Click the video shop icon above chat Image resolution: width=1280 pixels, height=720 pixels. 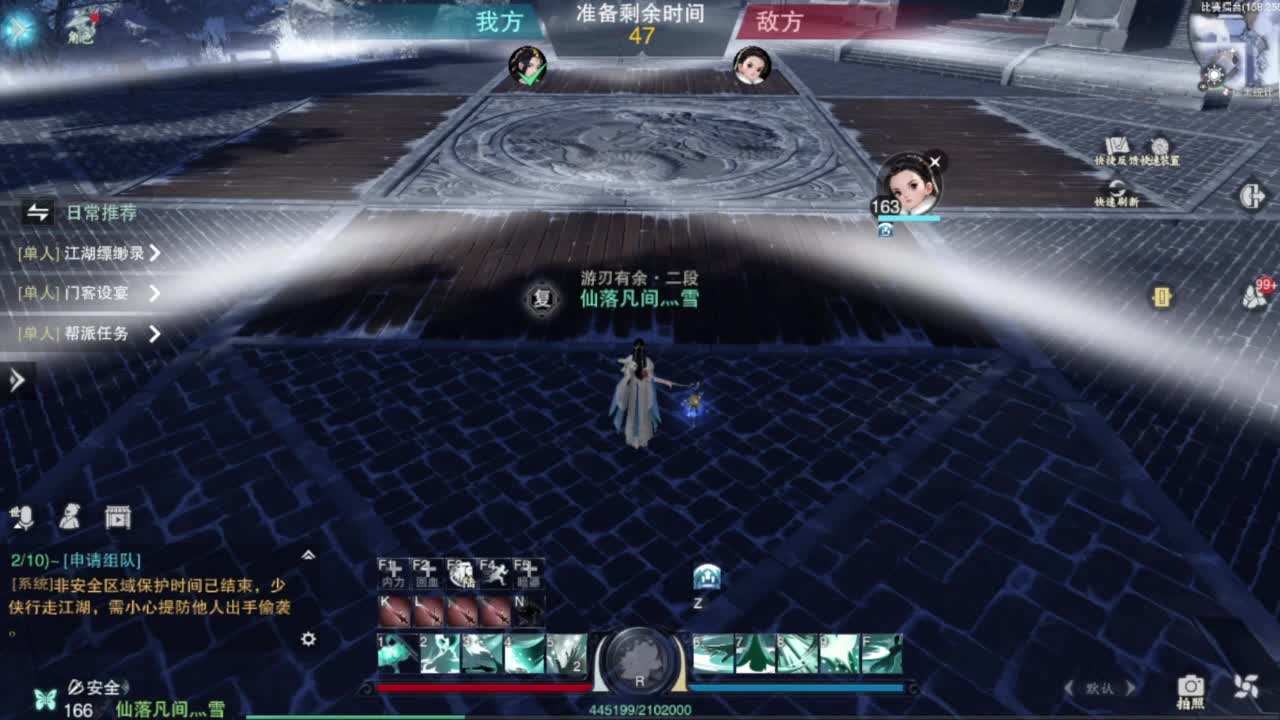(x=118, y=518)
